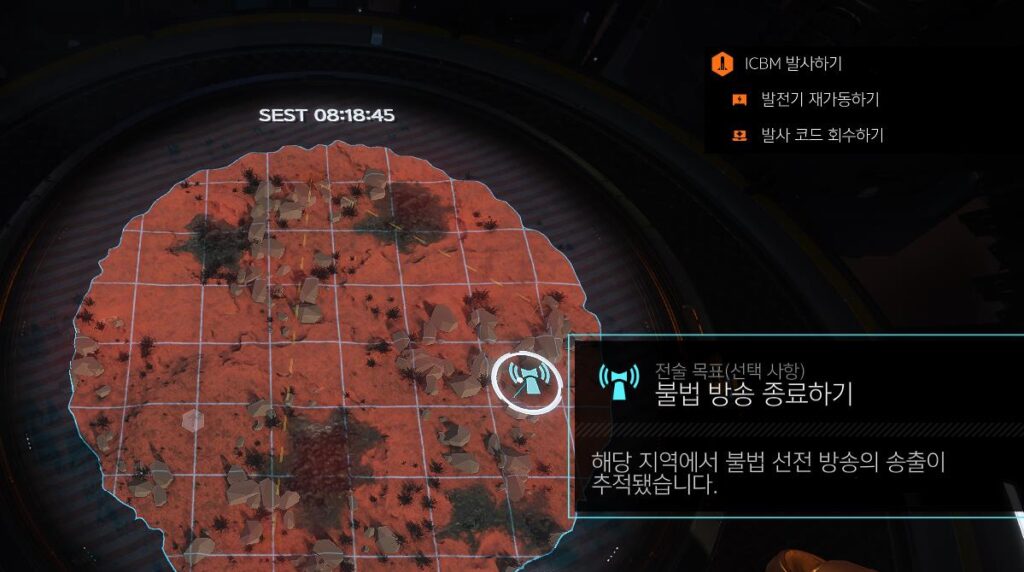This screenshot has height=572, width=1024.
Task: Select the illegal broadcast tower map marker
Action: [x=526, y=380]
